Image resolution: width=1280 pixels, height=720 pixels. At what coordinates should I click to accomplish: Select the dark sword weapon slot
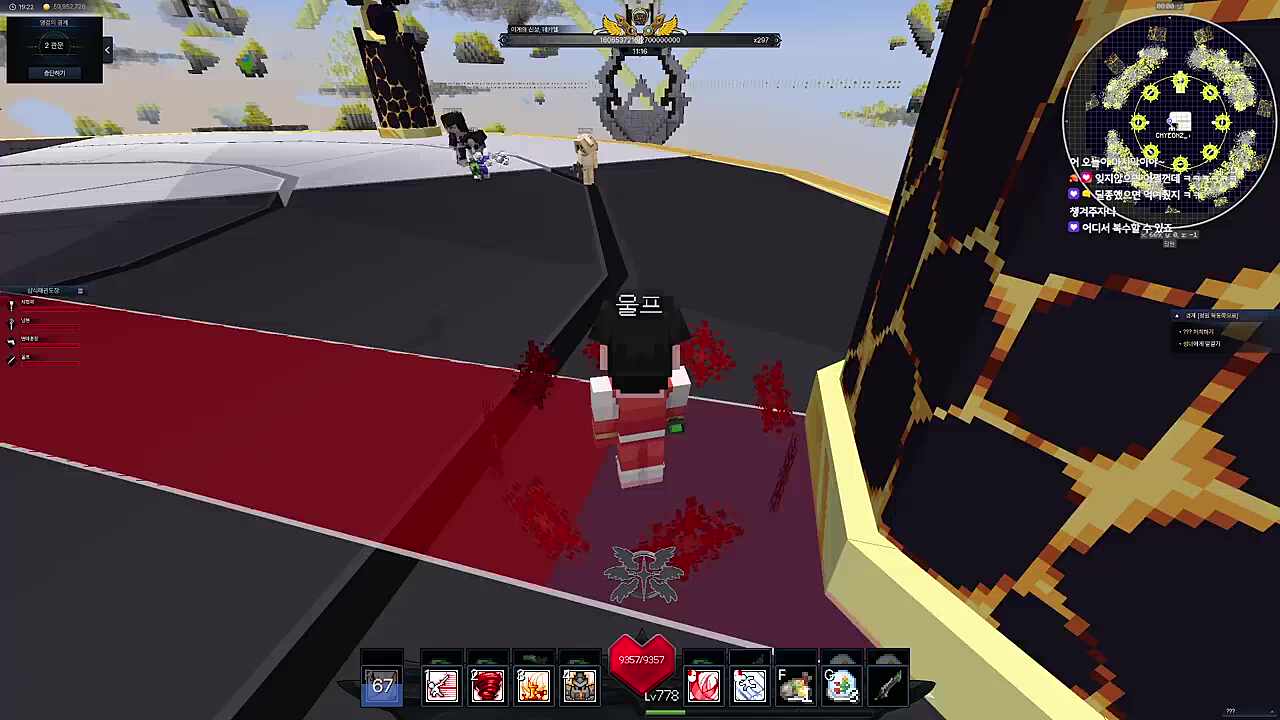point(888,686)
